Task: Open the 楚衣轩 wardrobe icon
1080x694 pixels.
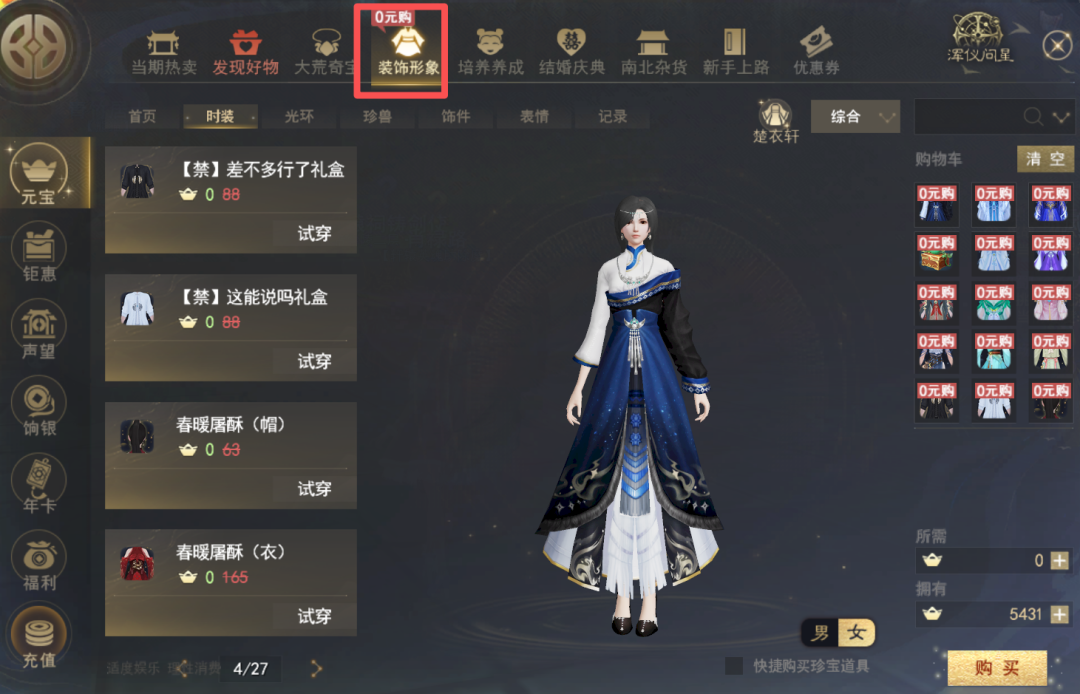Action: [x=776, y=121]
